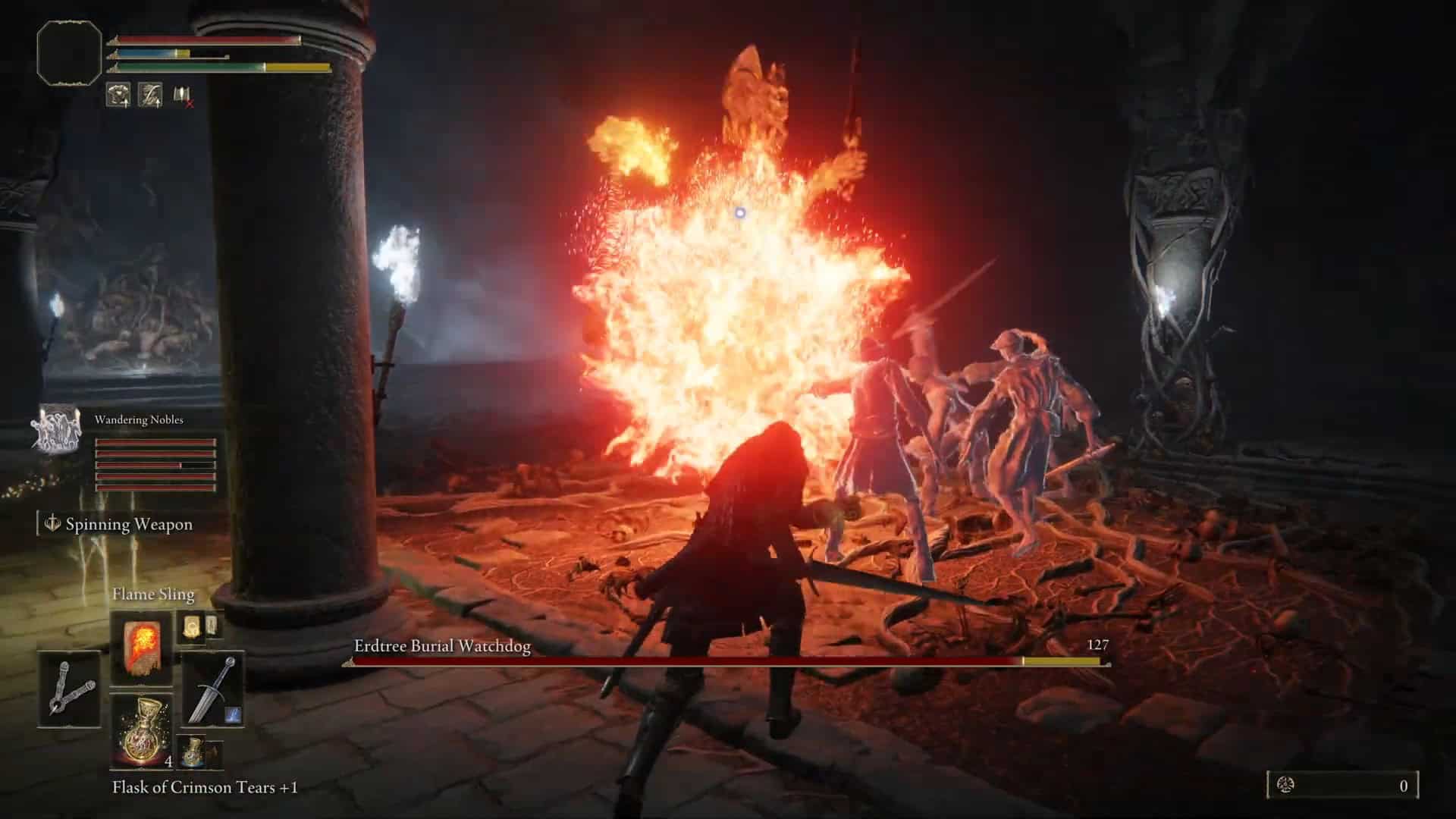Select the small golden scroll icon beside Flame Sling
The image size is (1456, 819).
click(191, 626)
